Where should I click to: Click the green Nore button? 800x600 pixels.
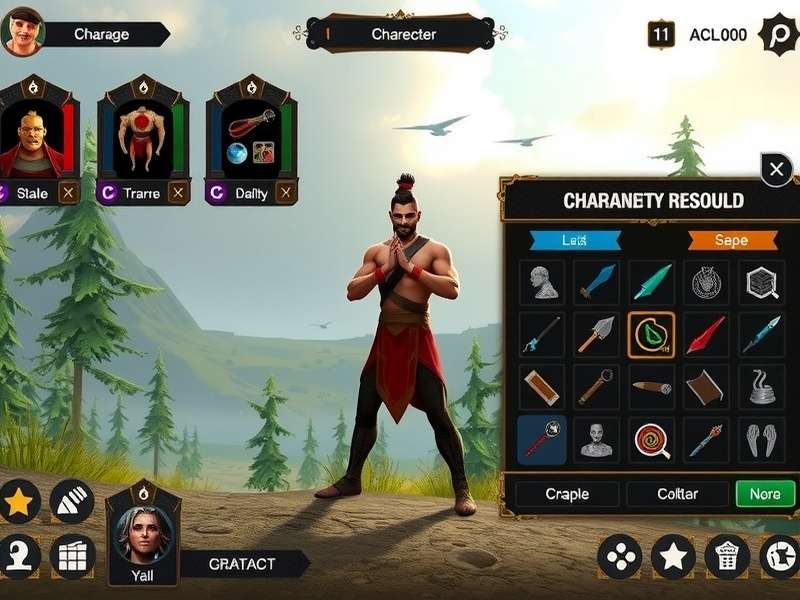pos(765,494)
